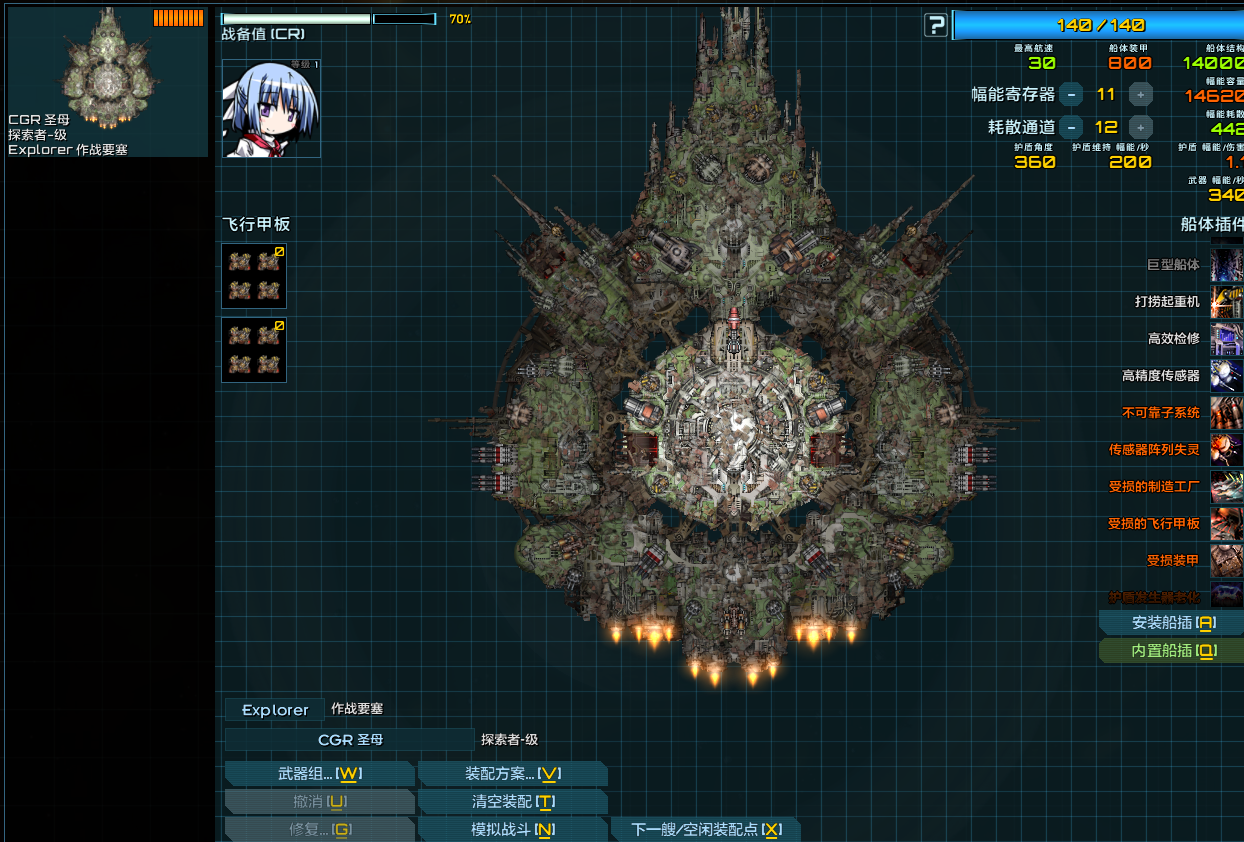Select the 高精度传感器 hullmod icon
1244x842 pixels.
tap(1227, 376)
